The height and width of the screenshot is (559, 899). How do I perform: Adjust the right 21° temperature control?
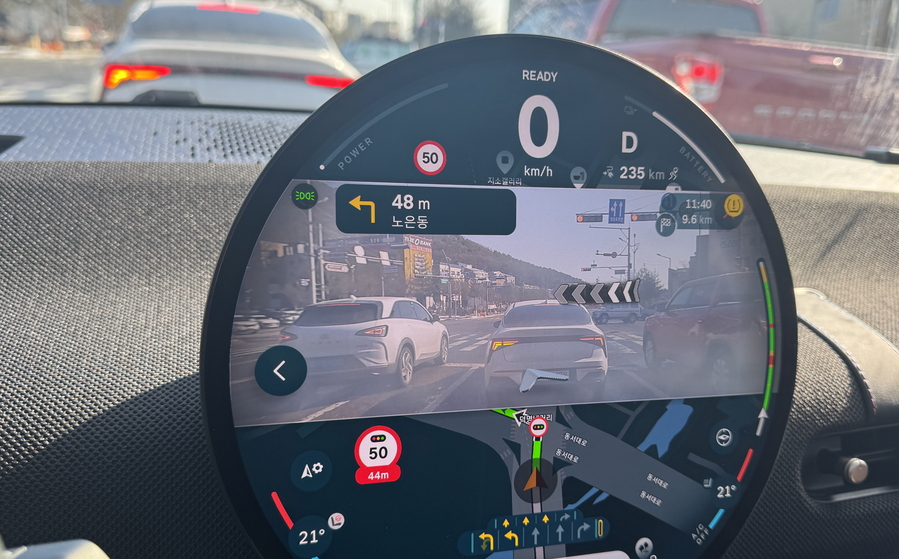click(725, 491)
